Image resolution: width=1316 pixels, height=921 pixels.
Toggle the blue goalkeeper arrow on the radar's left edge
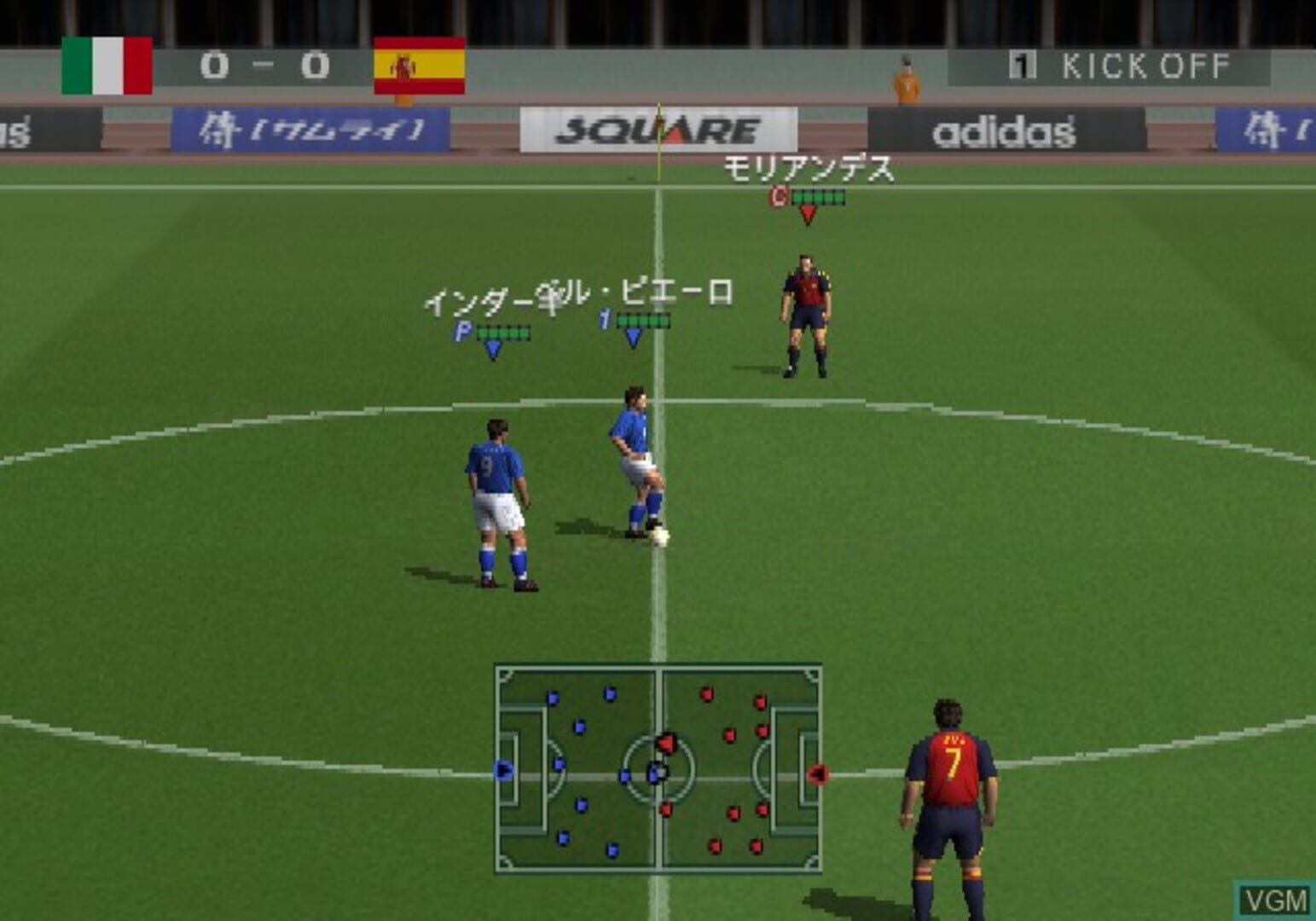[x=503, y=768]
